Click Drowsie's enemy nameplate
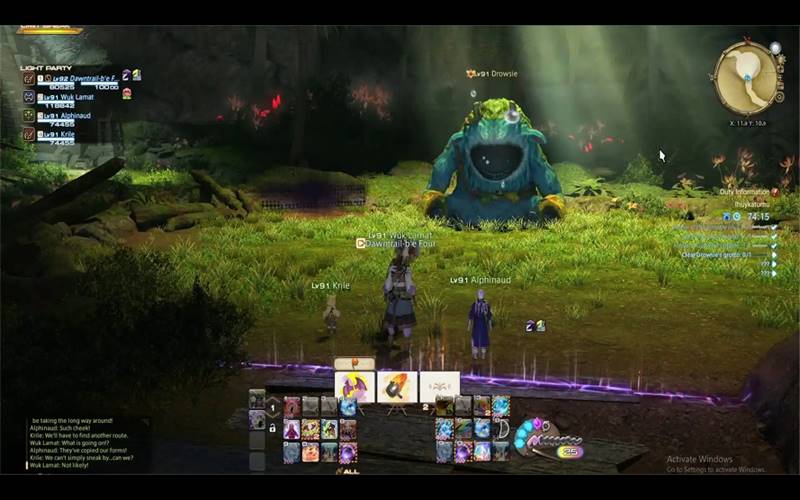The image size is (800, 500). [492, 74]
